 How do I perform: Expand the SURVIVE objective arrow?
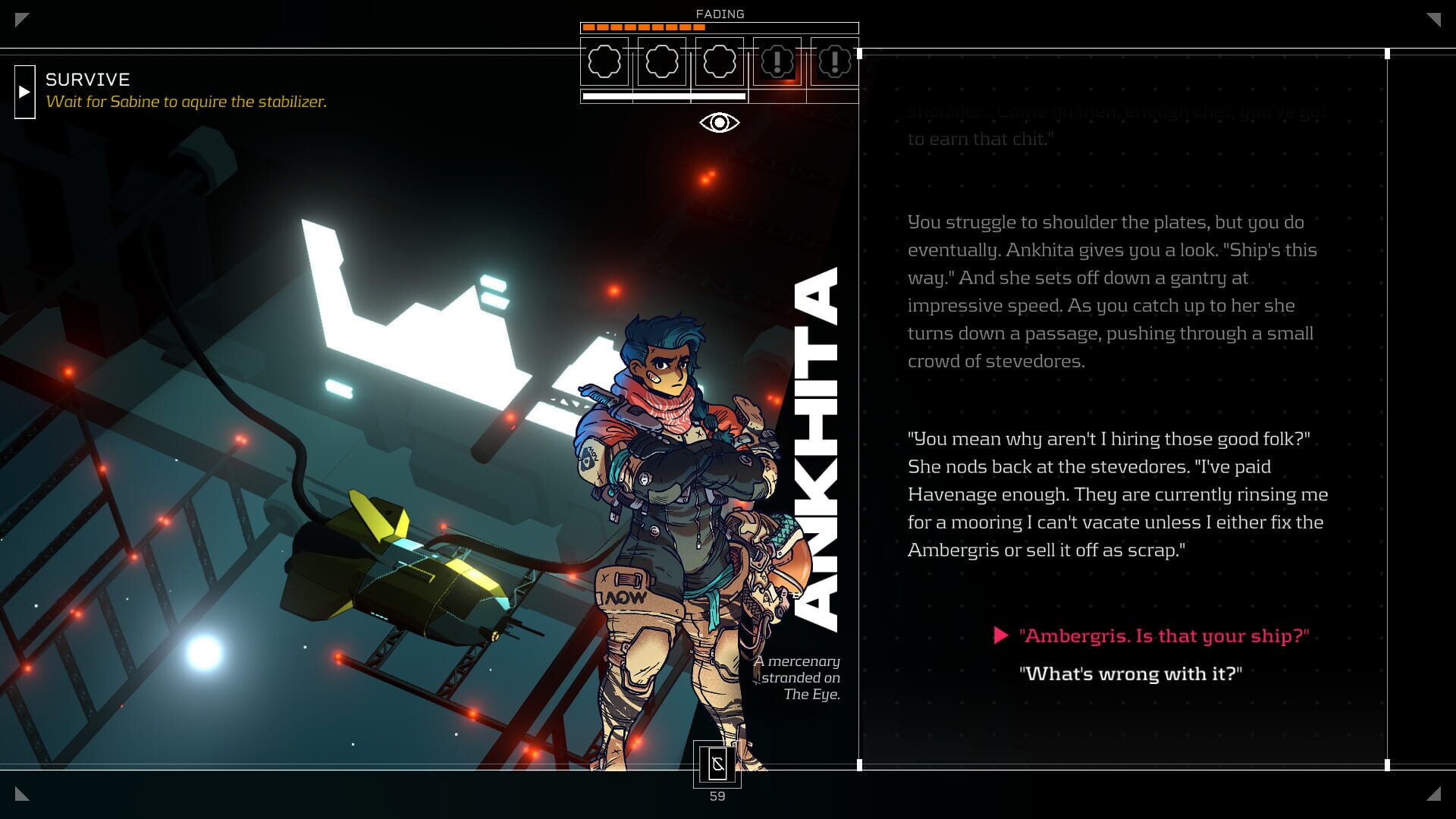(x=24, y=92)
